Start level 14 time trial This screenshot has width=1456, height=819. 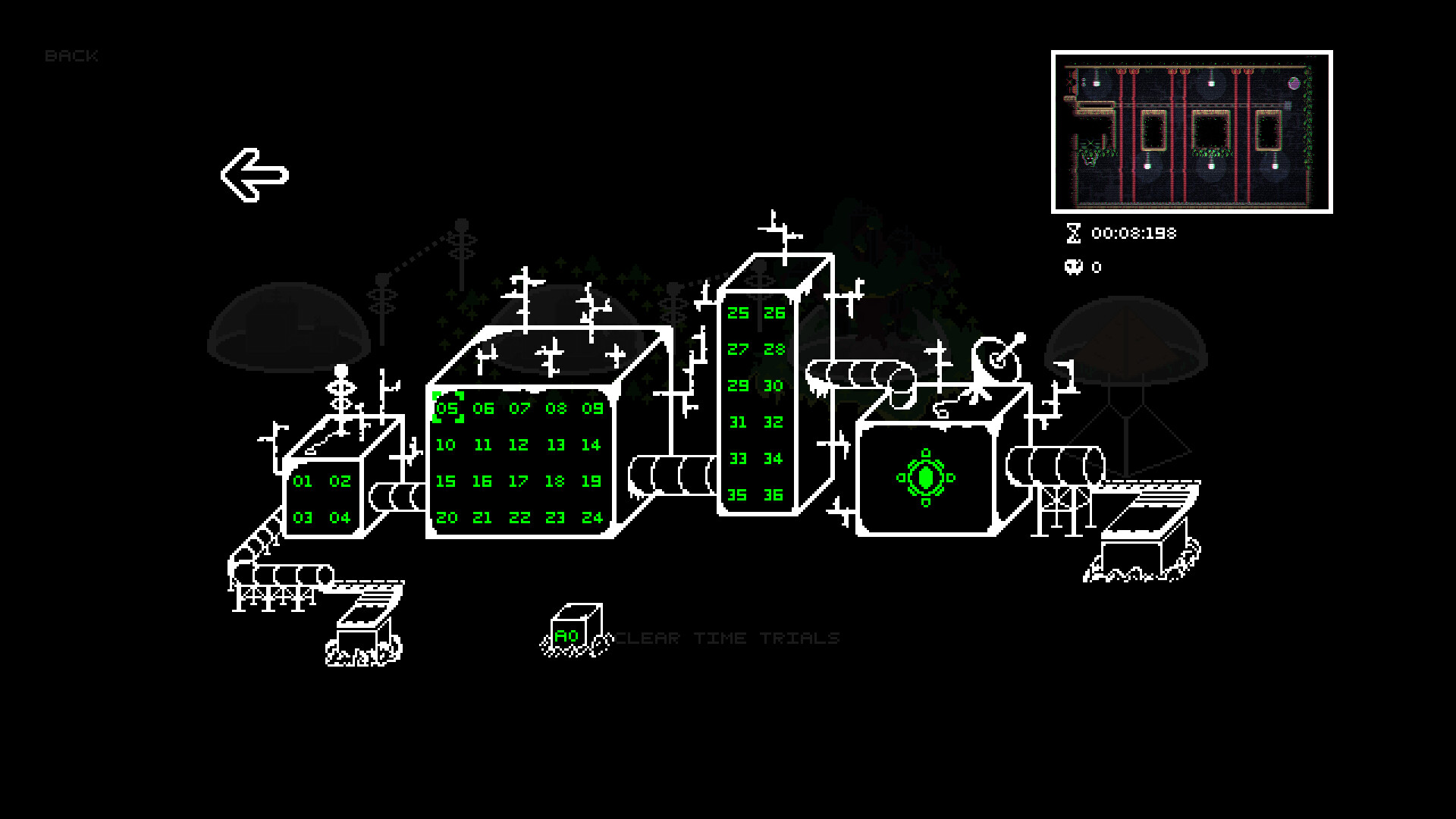coord(592,445)
